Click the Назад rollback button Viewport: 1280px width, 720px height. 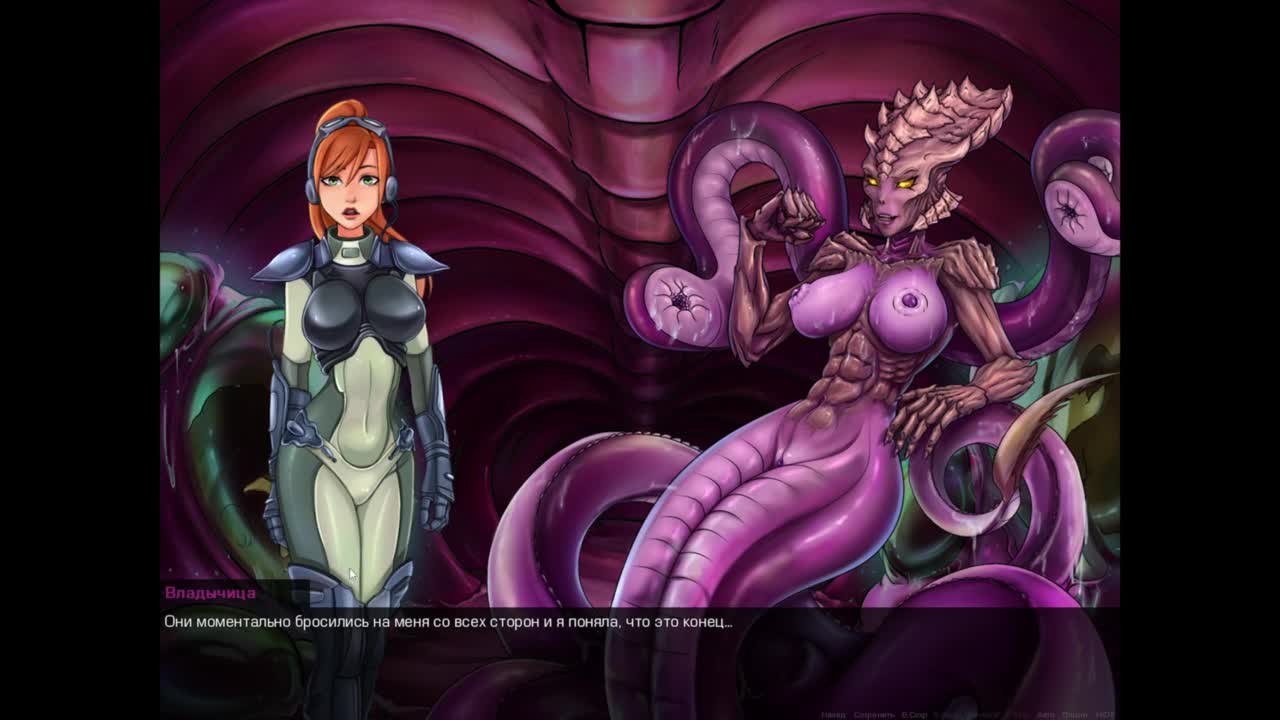click(x=833, y=715)
